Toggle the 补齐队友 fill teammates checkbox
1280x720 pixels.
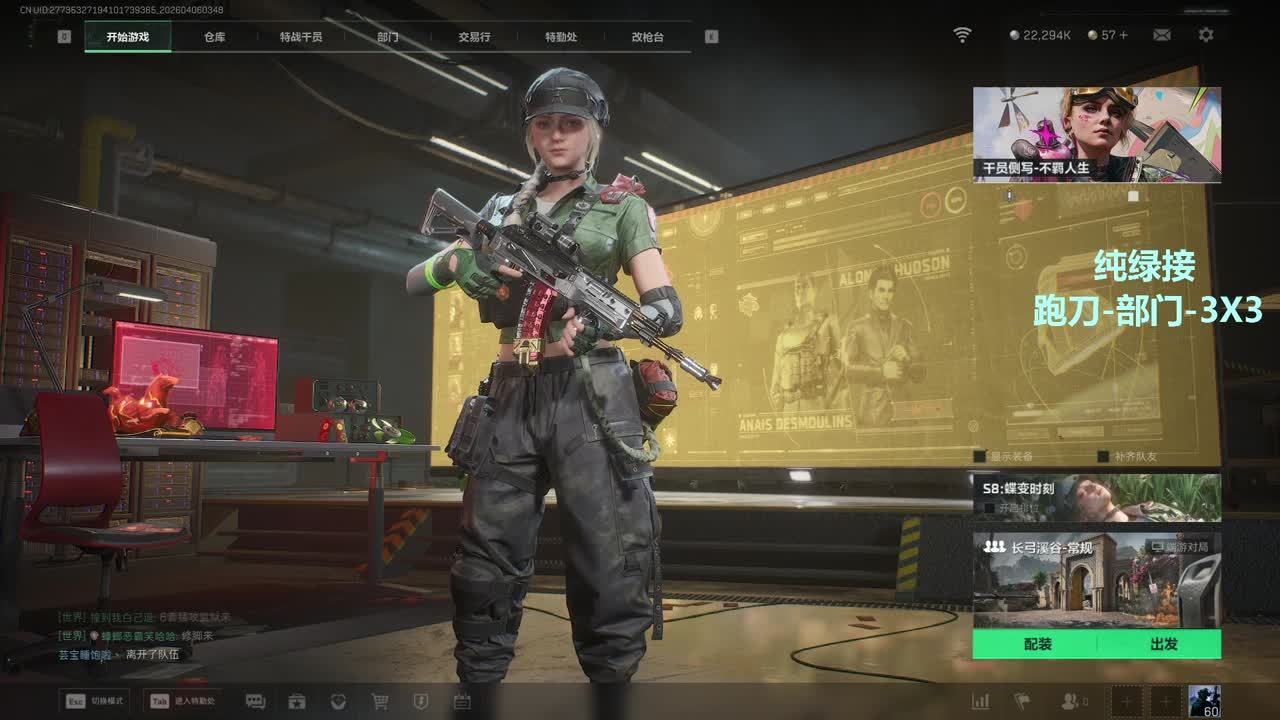[x=1103, y=456]
